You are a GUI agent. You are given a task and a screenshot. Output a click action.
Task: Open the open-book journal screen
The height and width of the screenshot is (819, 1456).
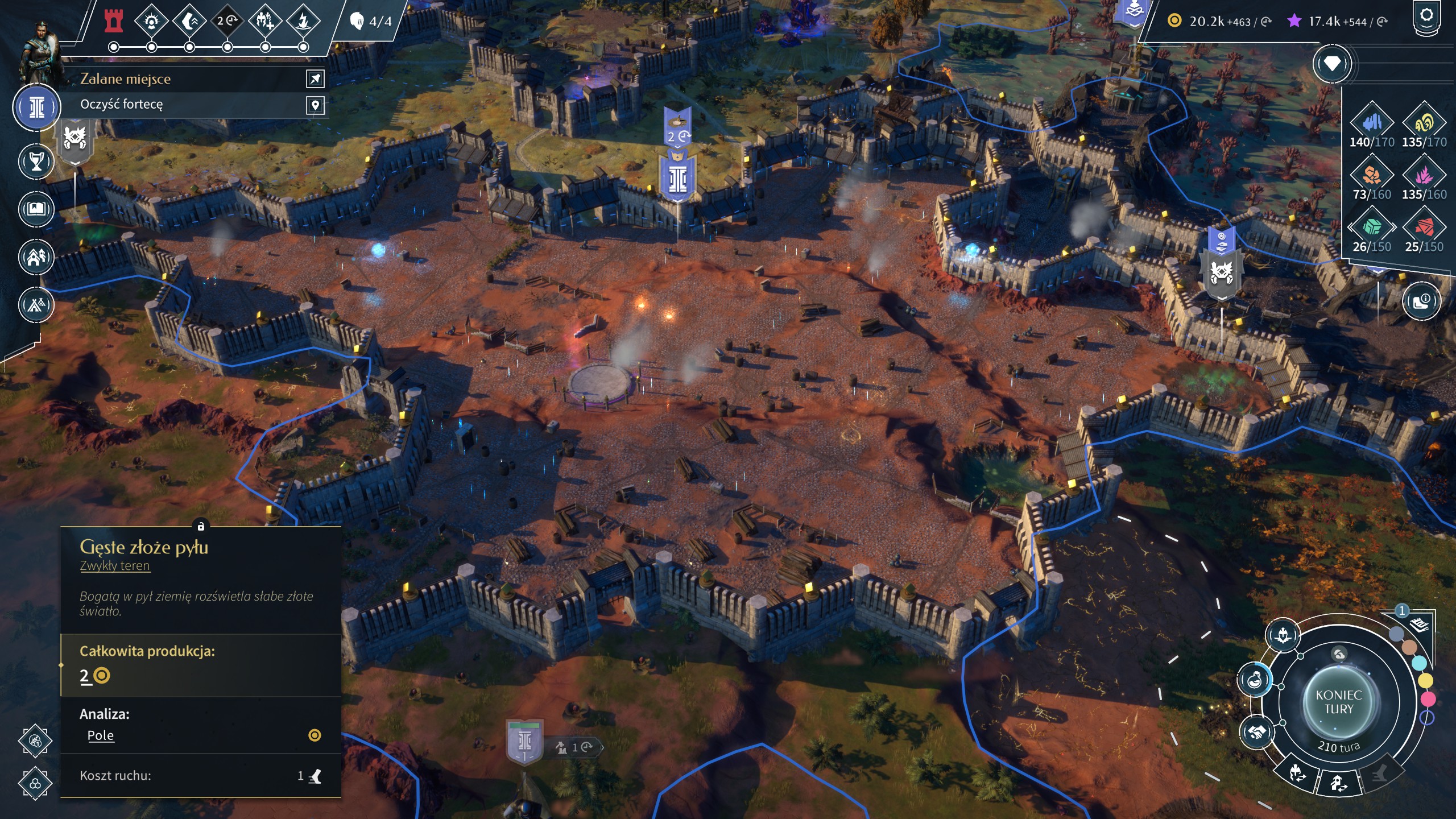coord(36,209)
